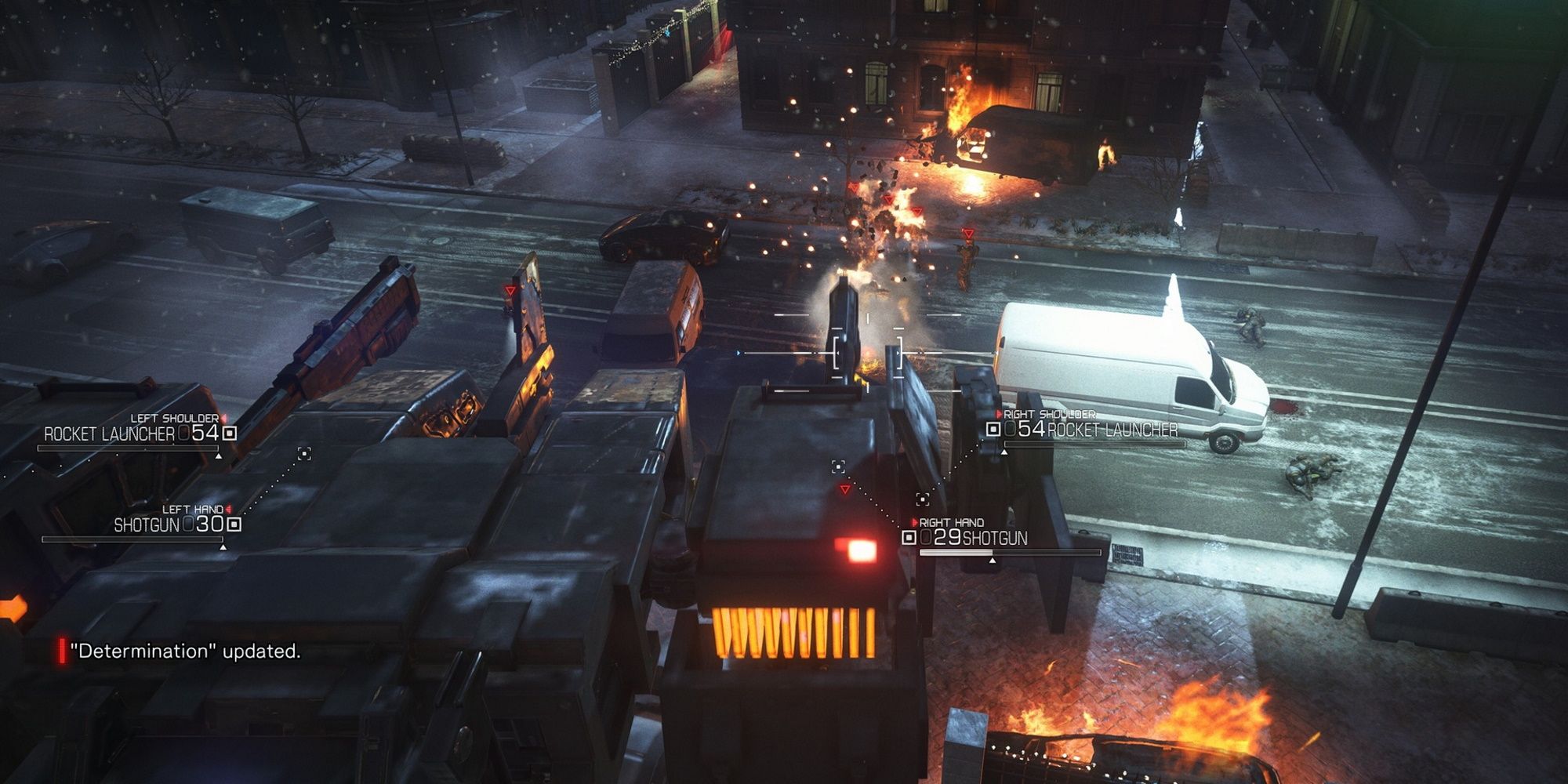The width and height of the screenshot is (1568, 784).
Task: Click the Left Shoulder Rocket Launcher ammo icon
Action: pos(230,432)
